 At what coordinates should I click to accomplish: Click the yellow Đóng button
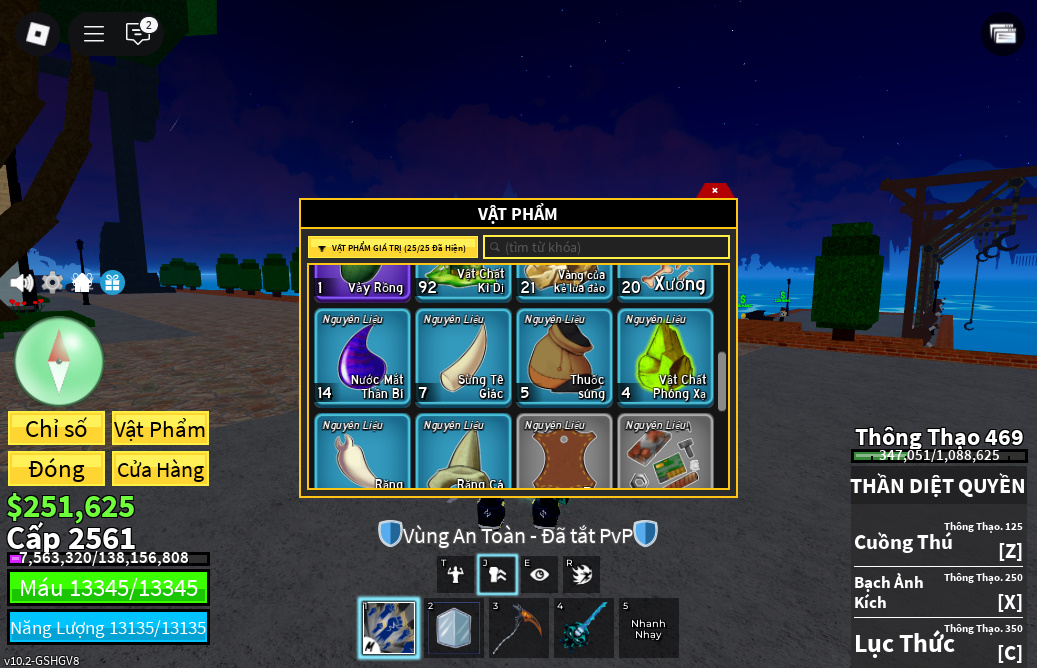(x=56, y=469)
